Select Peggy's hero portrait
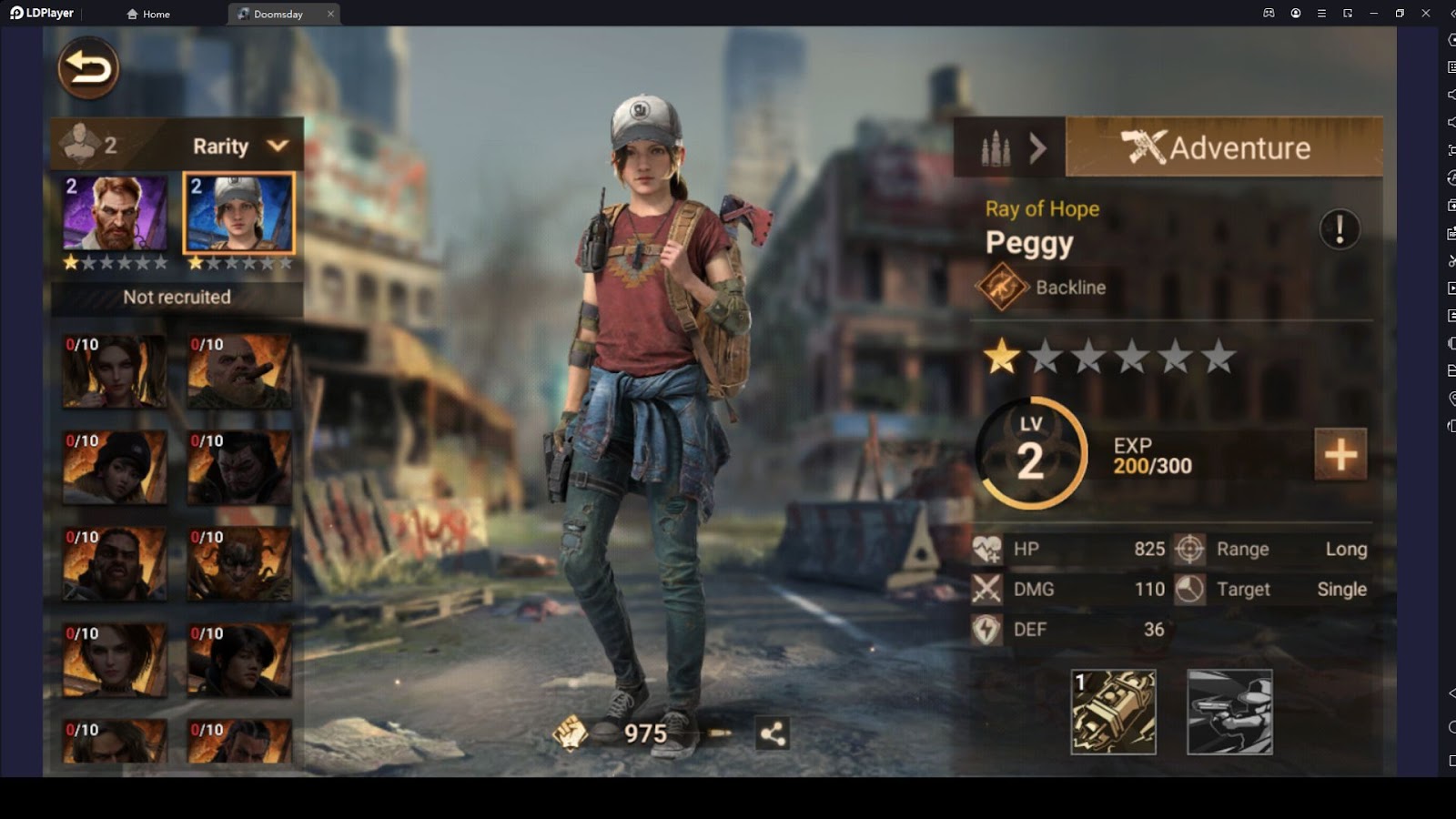This screenshot has height=819, width=1456. 239,213
